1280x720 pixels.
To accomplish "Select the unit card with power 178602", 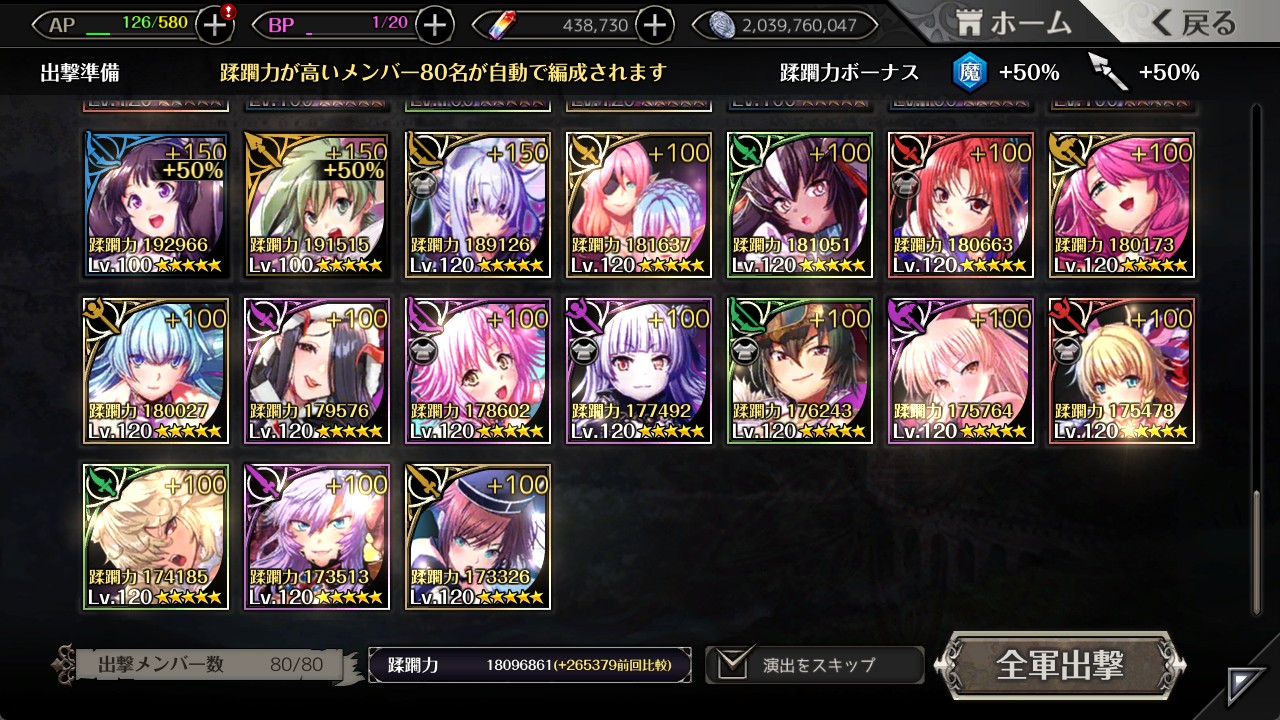I will (478, 371).
